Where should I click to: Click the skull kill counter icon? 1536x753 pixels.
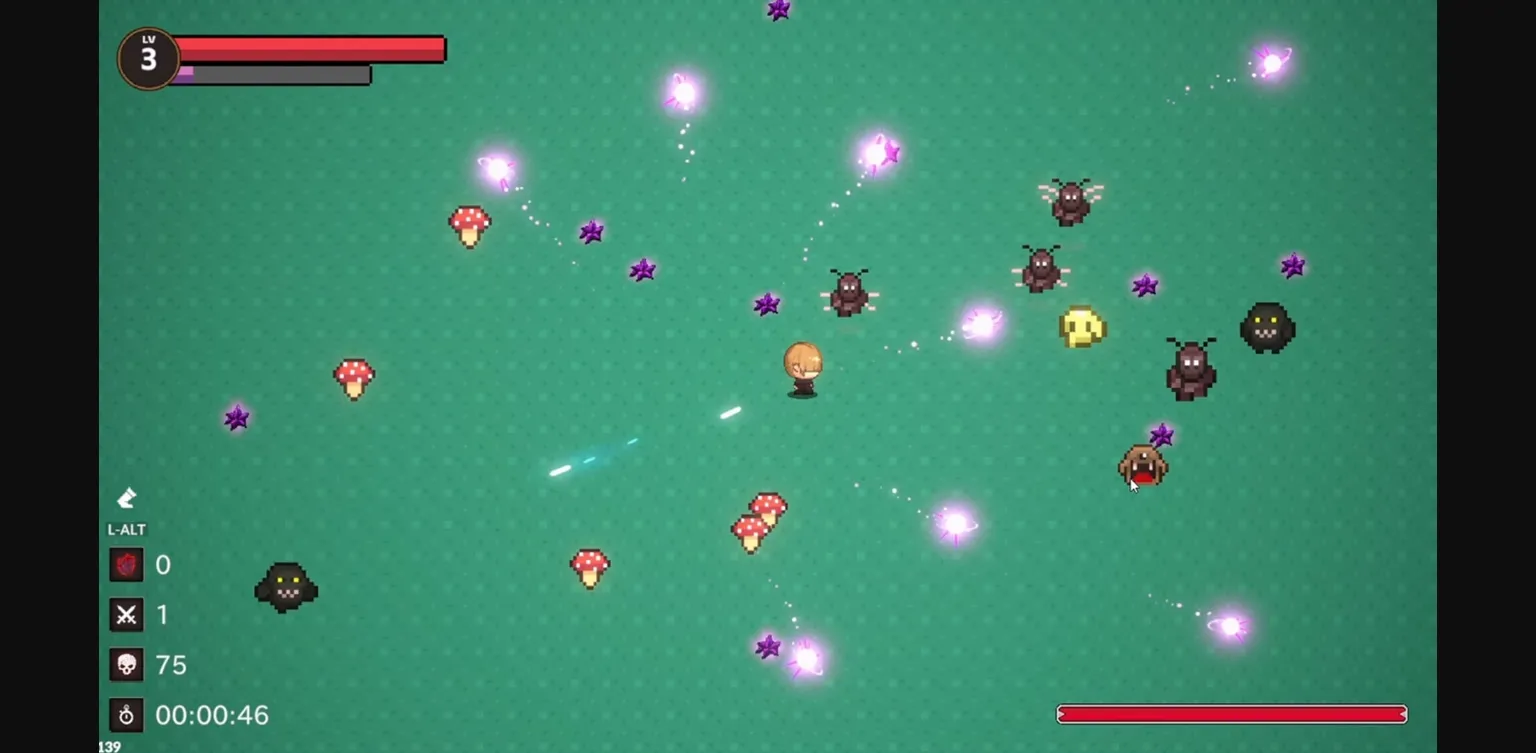[126, 664]
